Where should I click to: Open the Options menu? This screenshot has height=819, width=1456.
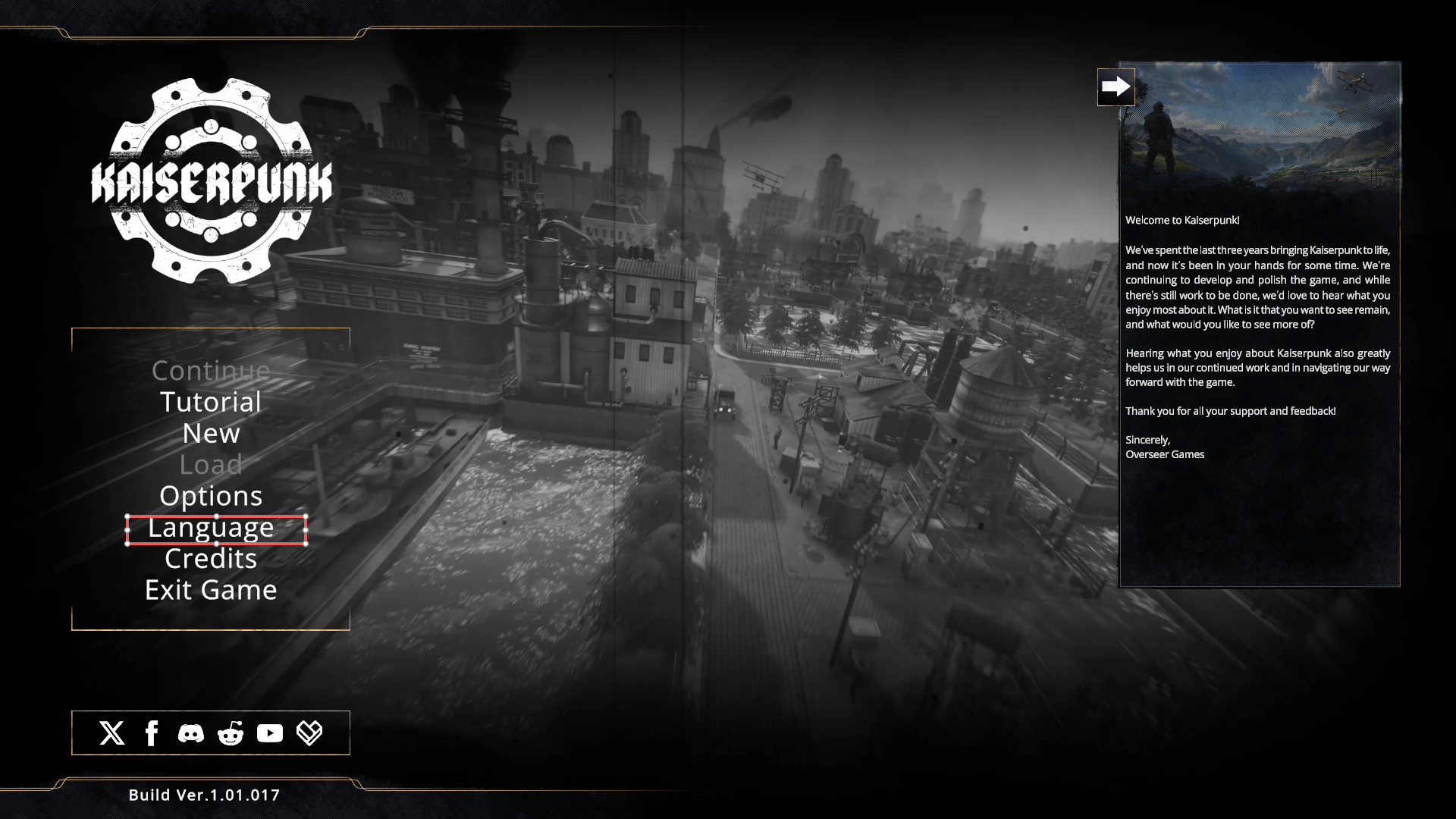(211, 496)
